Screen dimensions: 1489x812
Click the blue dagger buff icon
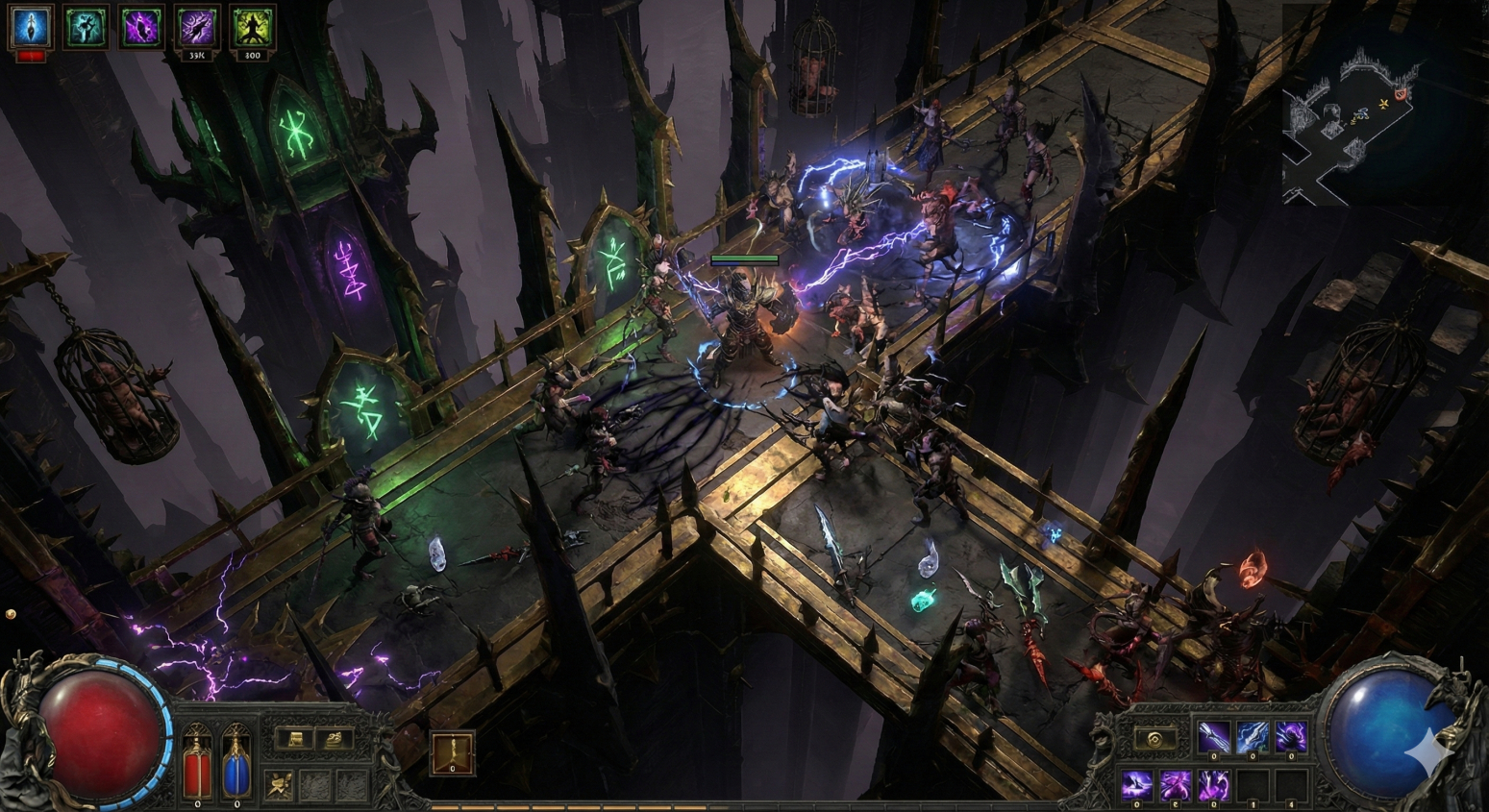click(31, 26)
